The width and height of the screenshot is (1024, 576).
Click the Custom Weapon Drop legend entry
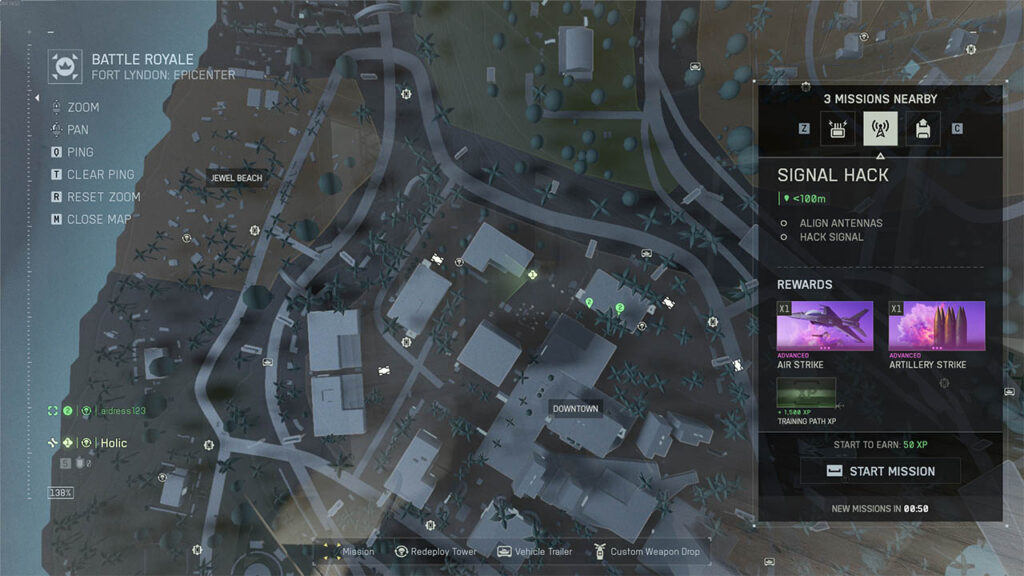(x=646, y=551)
